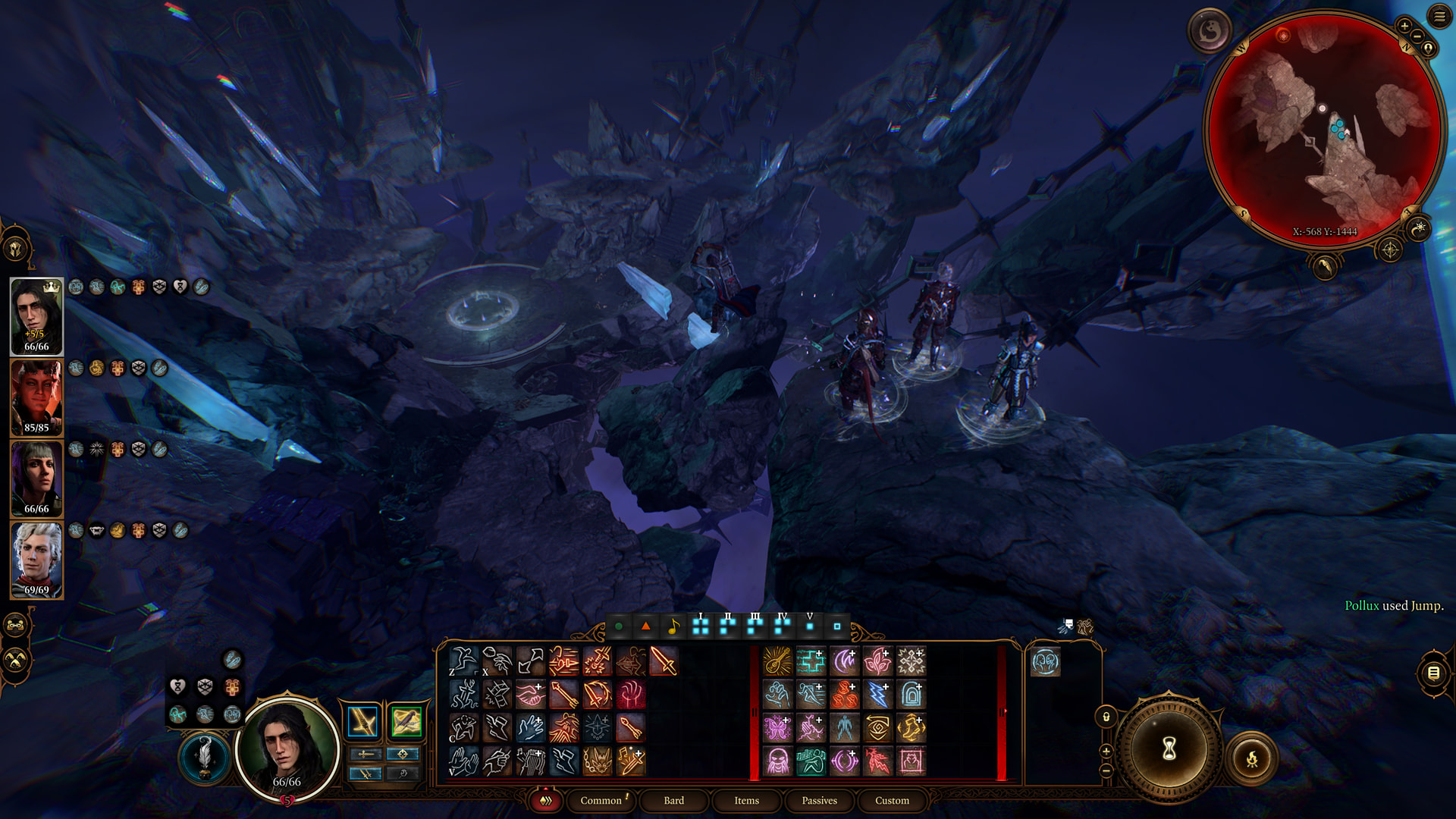1456x819 pixels.
Task: Select the melee main-hand sword slot
Action: [362, 721]
